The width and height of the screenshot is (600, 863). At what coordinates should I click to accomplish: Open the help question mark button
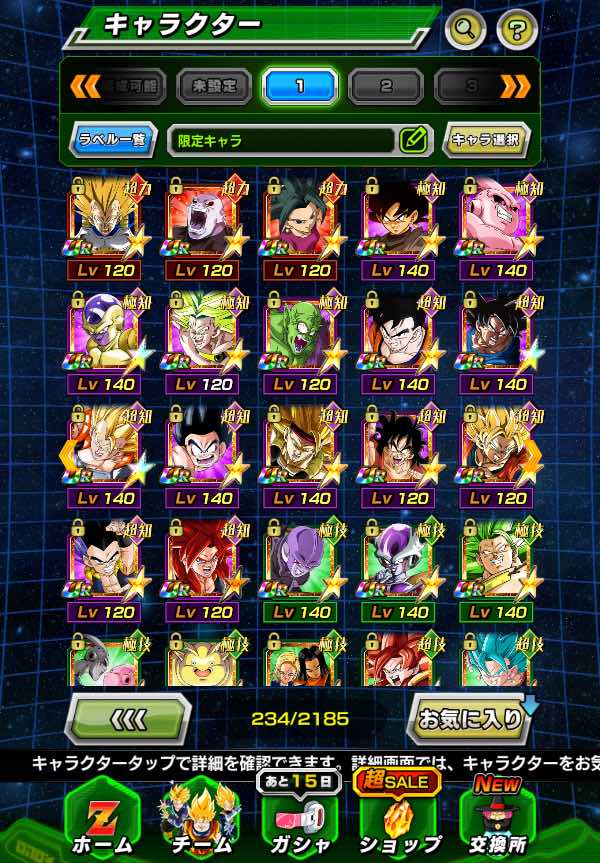click(516, 28)
